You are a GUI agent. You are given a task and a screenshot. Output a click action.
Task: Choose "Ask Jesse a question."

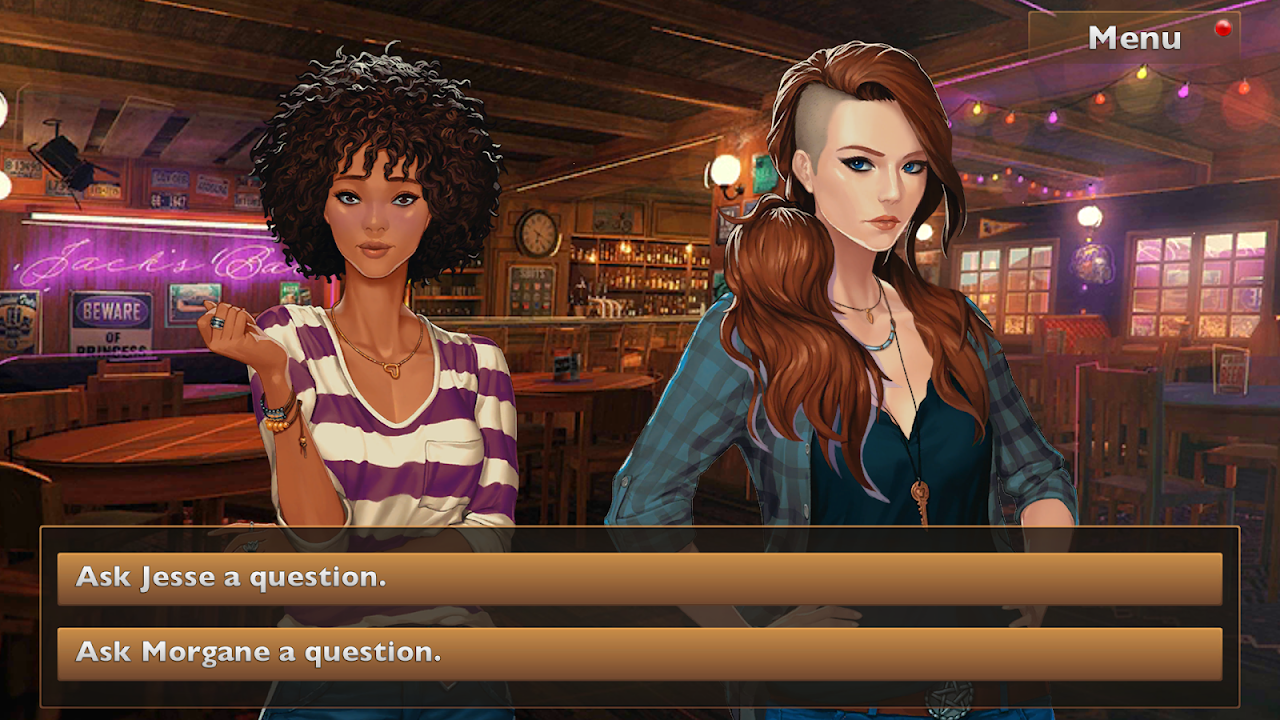(639, 578)
